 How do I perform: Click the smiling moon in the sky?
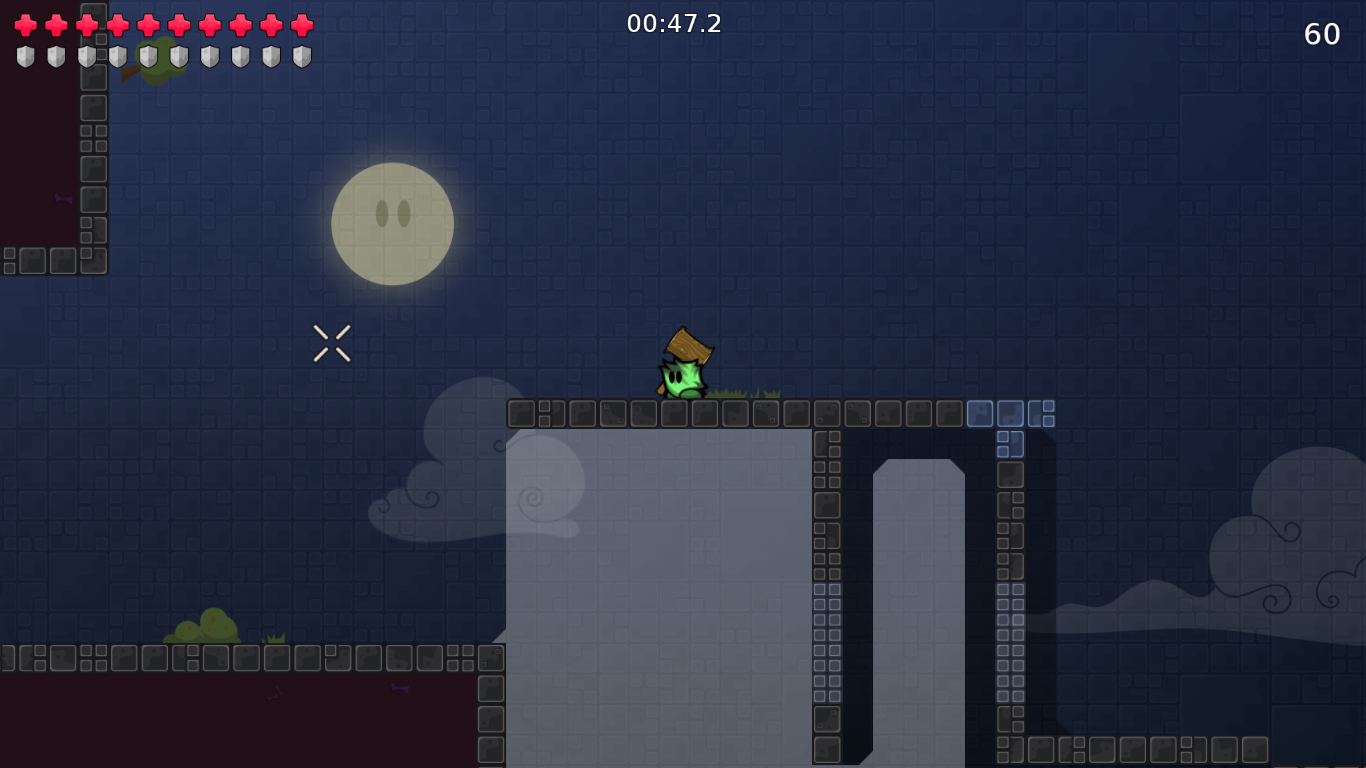click(x=392, y=222)
